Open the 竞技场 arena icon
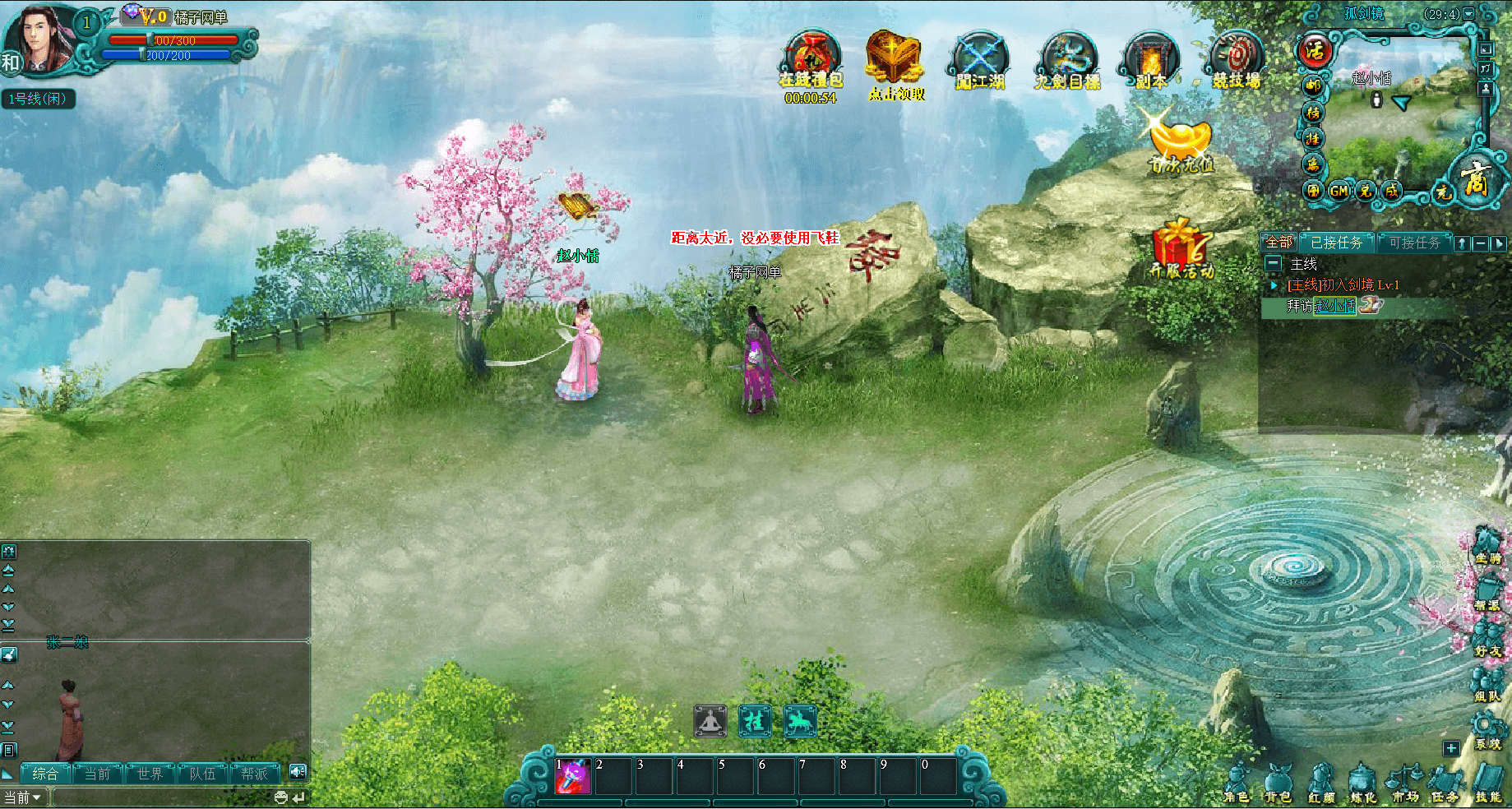Screen dimensions: 1512x809 pyautogui.click(x=1236, y=59)
